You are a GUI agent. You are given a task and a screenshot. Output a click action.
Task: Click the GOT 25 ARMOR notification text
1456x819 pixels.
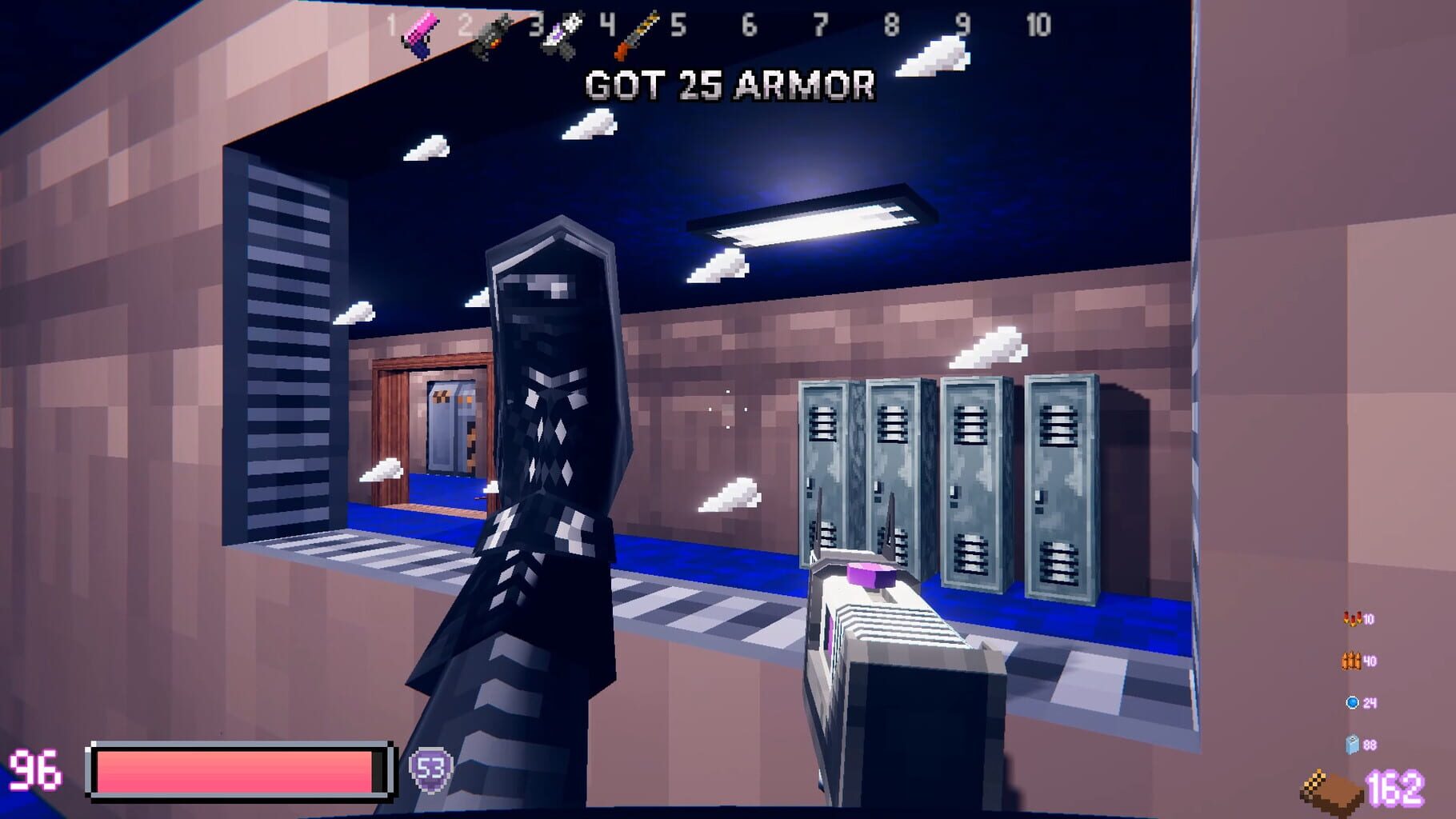[728, 88]
